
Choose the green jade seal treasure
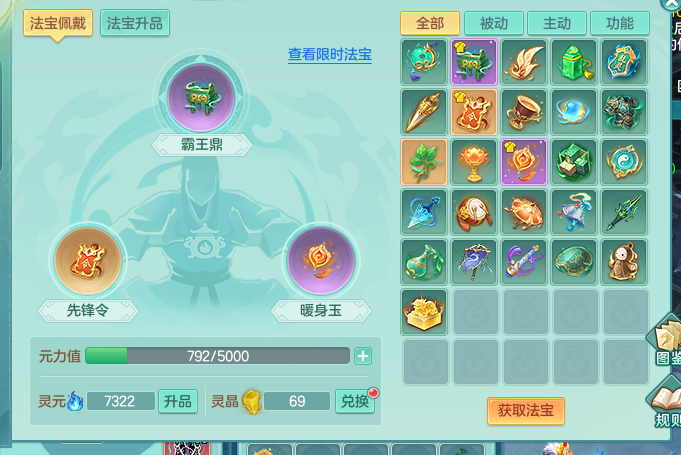[x=574, y=62]
